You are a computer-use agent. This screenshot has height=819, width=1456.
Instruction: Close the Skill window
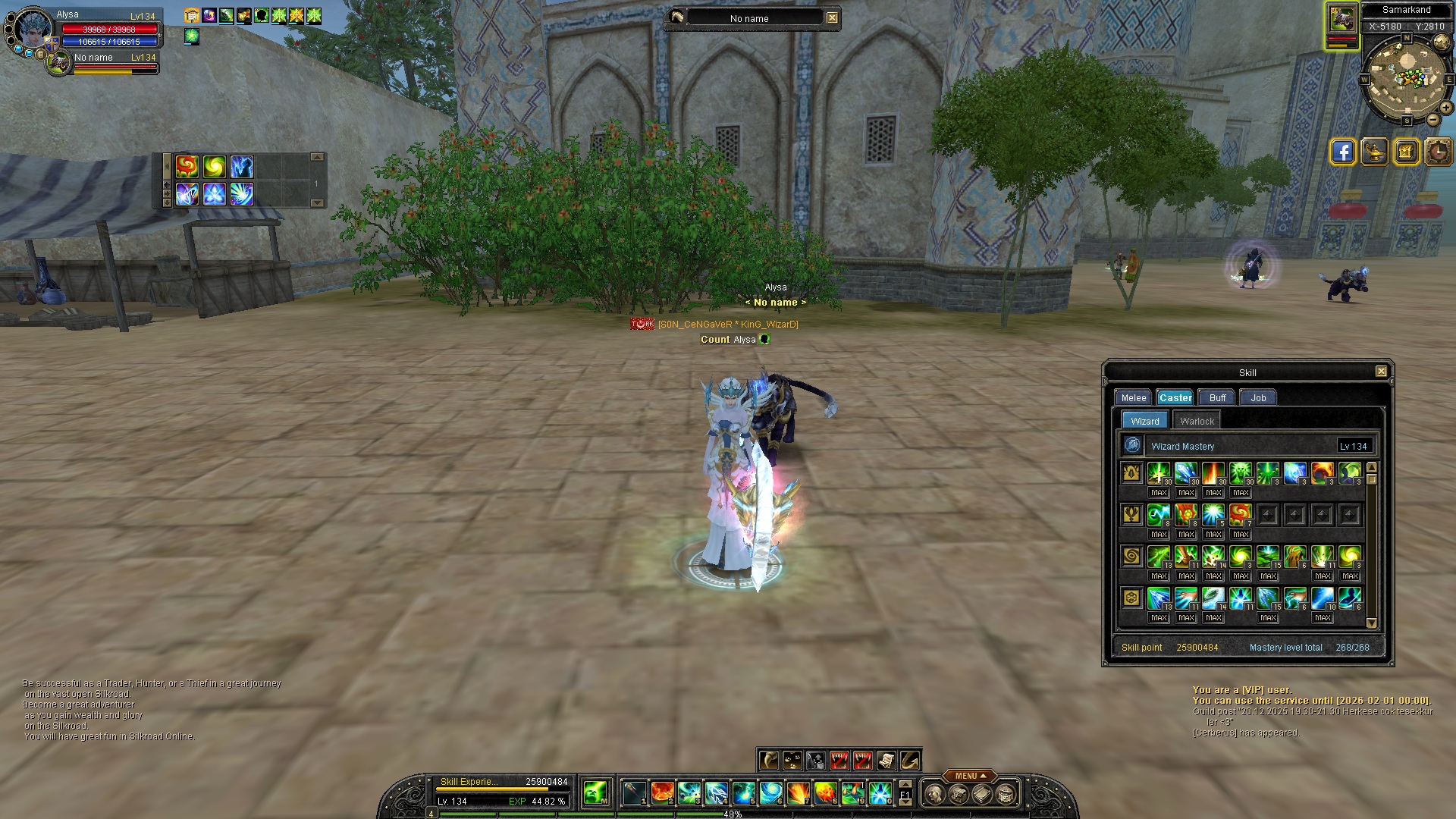point(1381,372)
